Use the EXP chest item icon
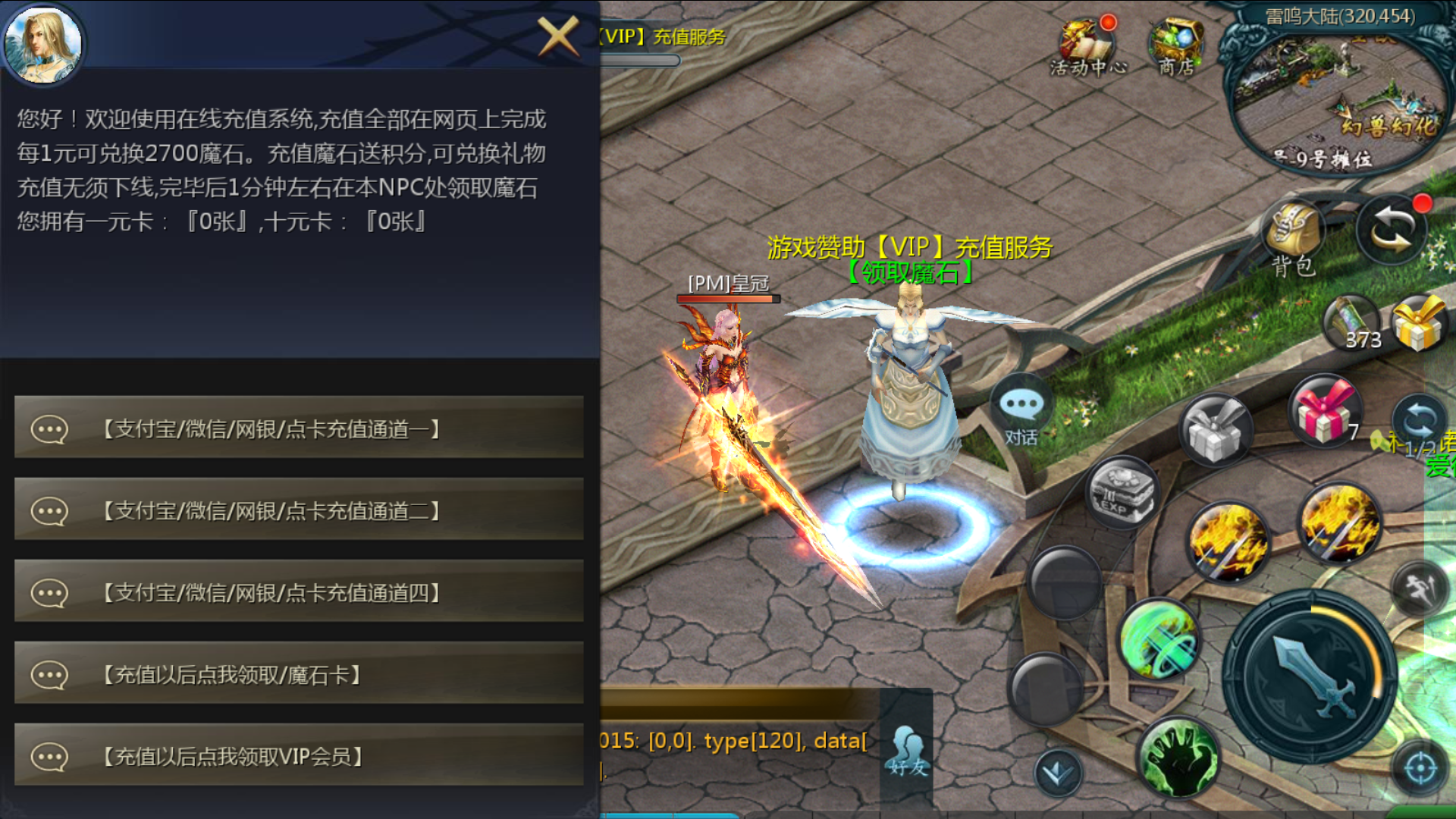 pos(1122,493)
